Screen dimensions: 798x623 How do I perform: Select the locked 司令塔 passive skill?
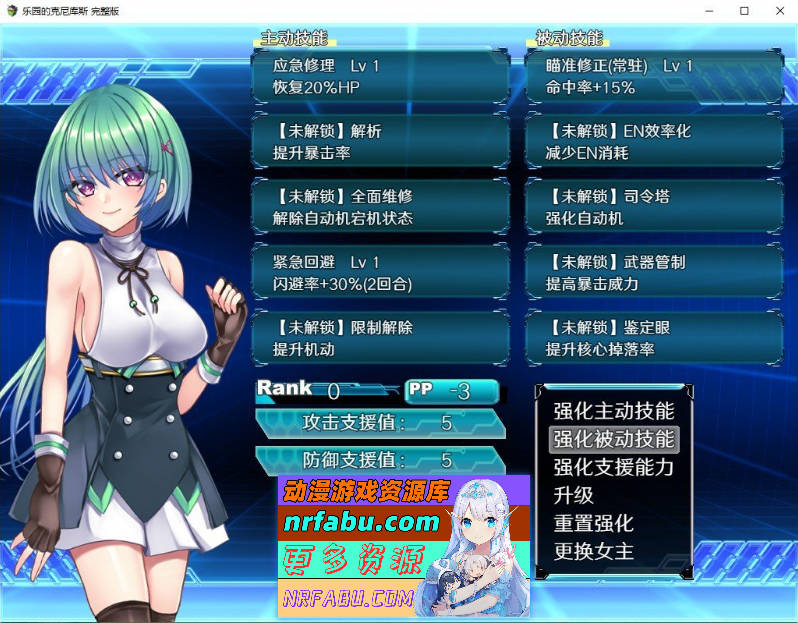[x=653, y=207]
